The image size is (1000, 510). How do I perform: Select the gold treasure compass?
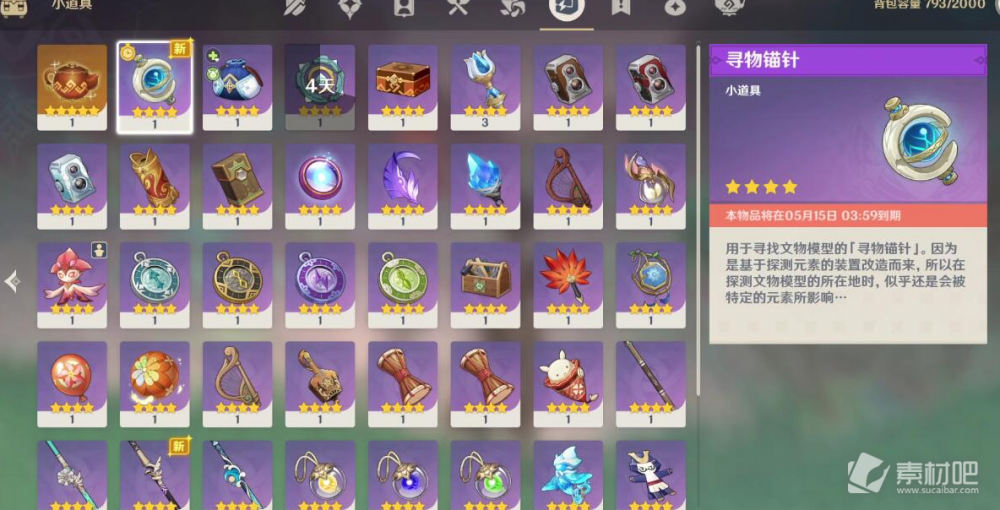(237, 279)
